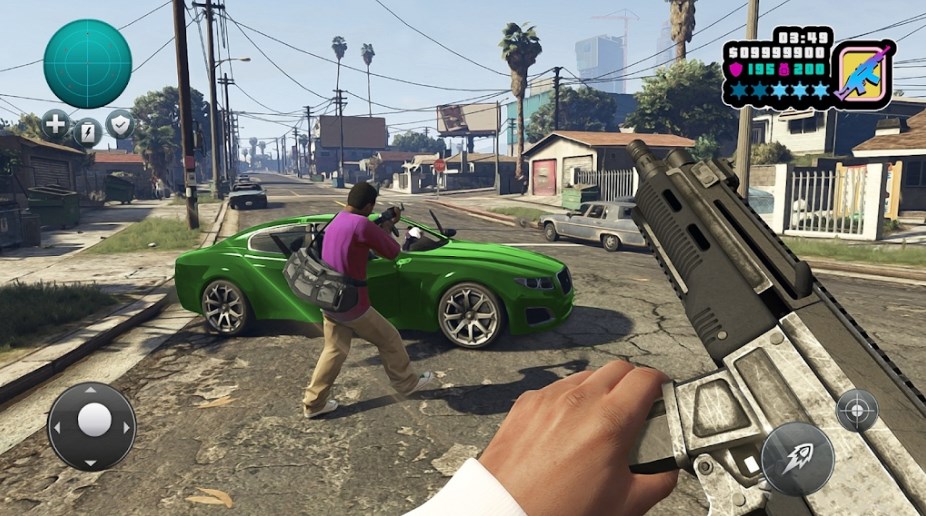This screenshot has height=516, width=926.
Task: Tap the shield checkmark armor button
Action: pyautogui.click(x=119, y=124)
